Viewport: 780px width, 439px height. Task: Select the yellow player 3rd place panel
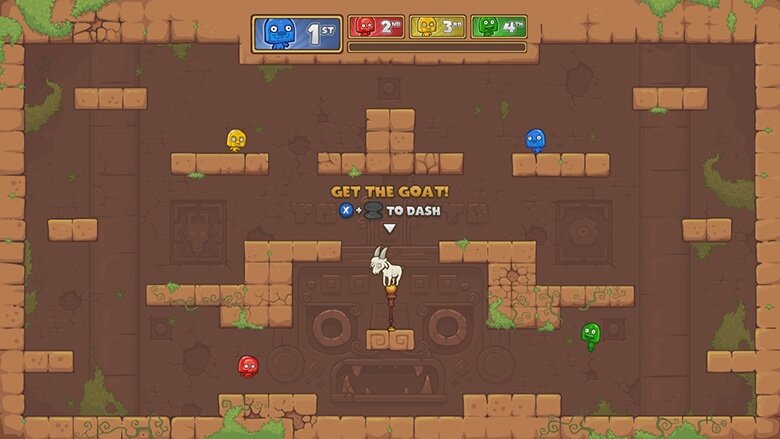437,26
